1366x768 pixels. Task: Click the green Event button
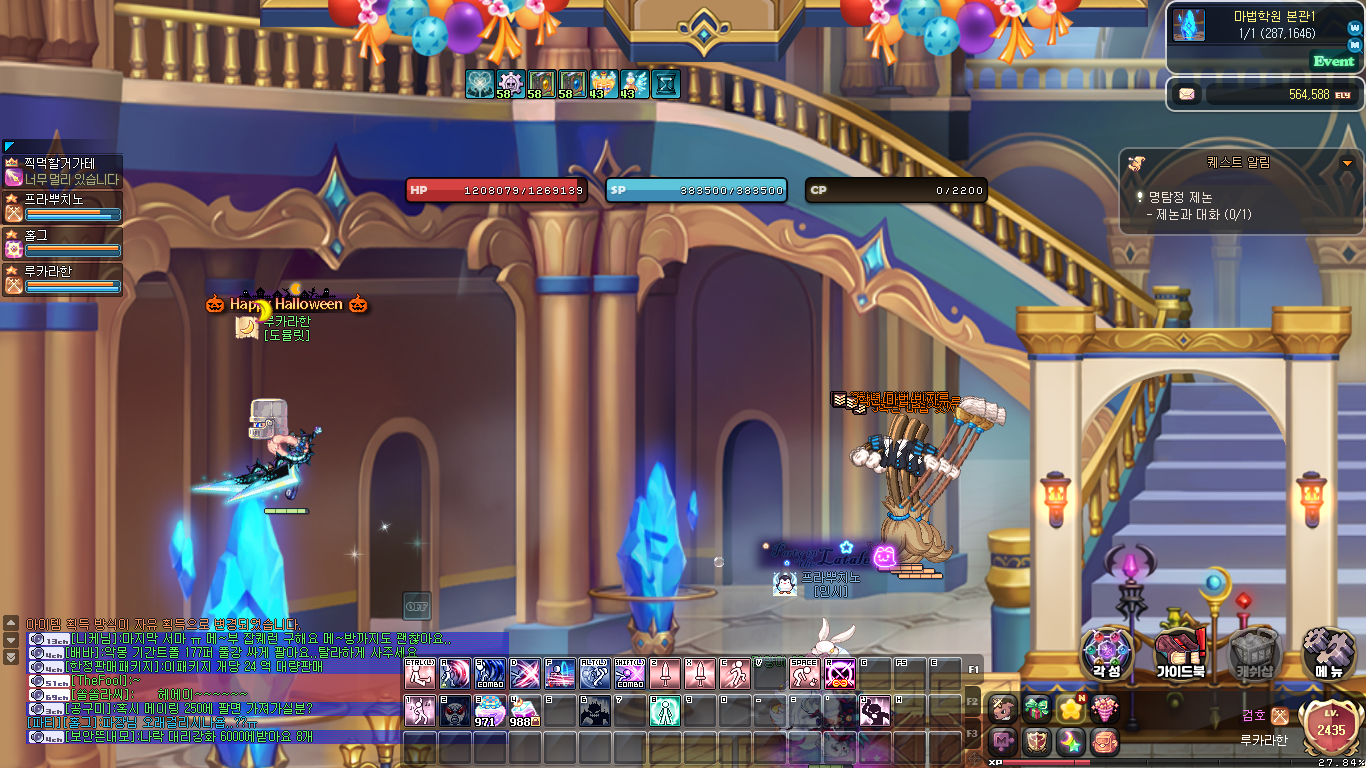tap(1333, 61)
